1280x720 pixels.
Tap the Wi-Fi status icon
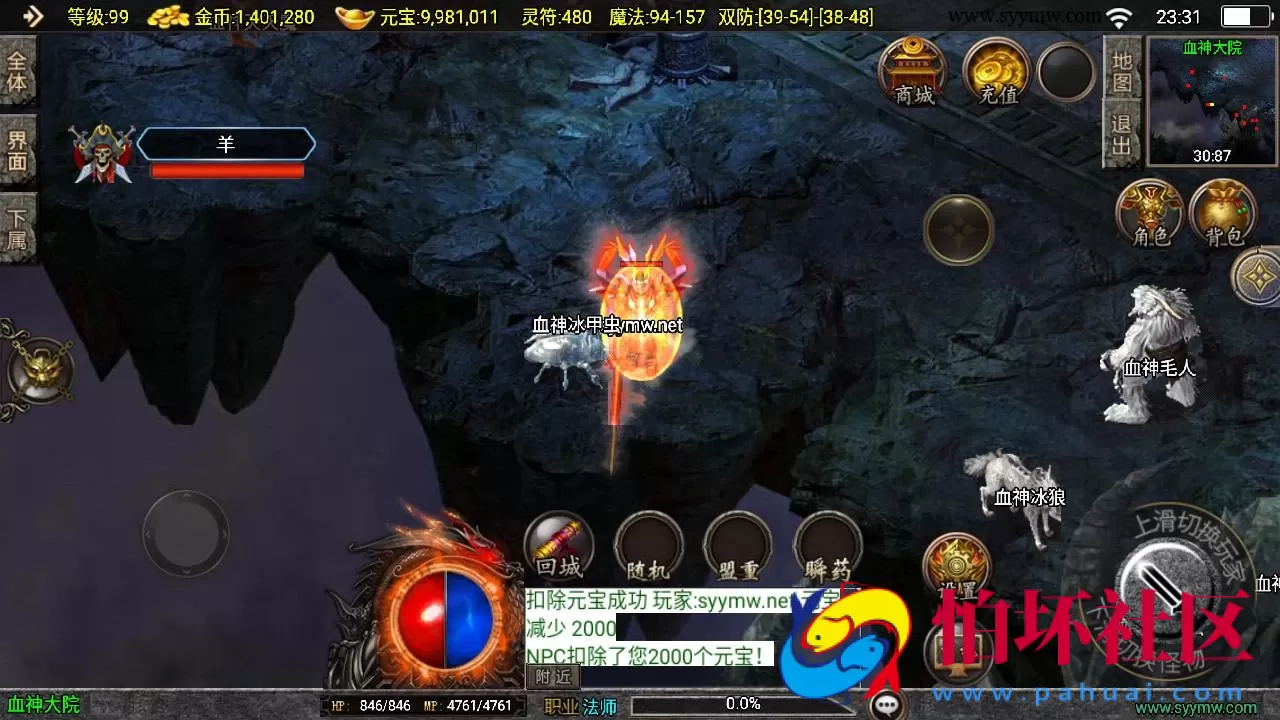click(1116, 15)
